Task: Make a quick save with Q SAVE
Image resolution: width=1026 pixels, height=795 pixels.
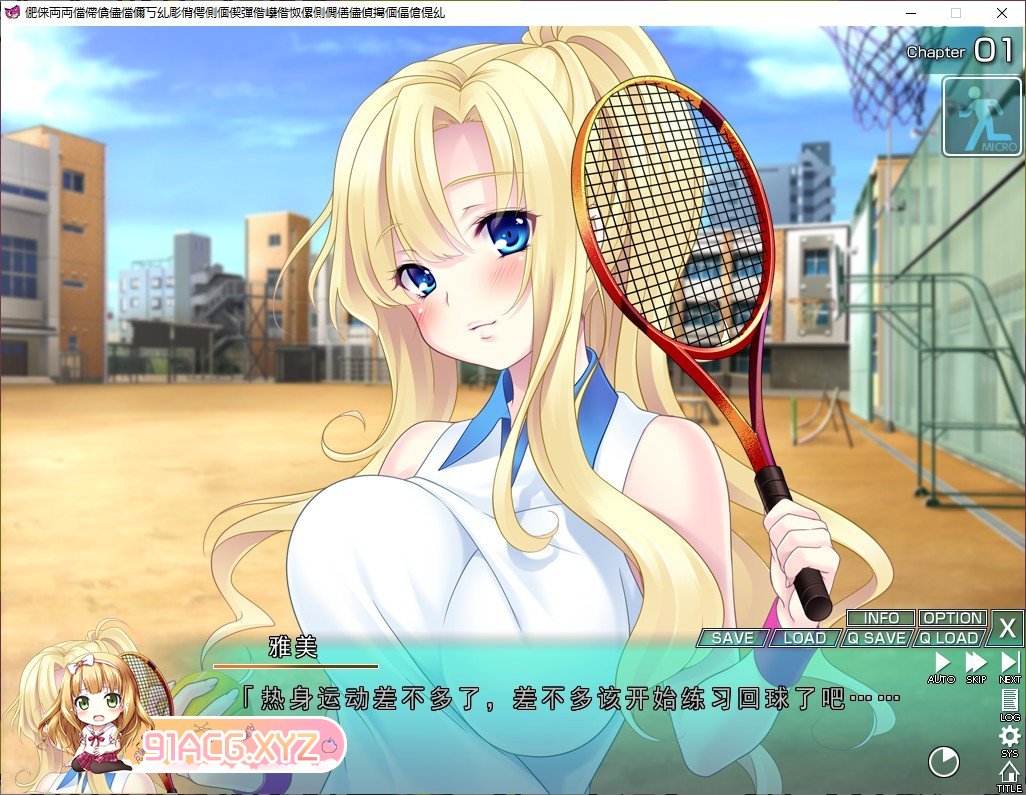Action: pos(876,638)
